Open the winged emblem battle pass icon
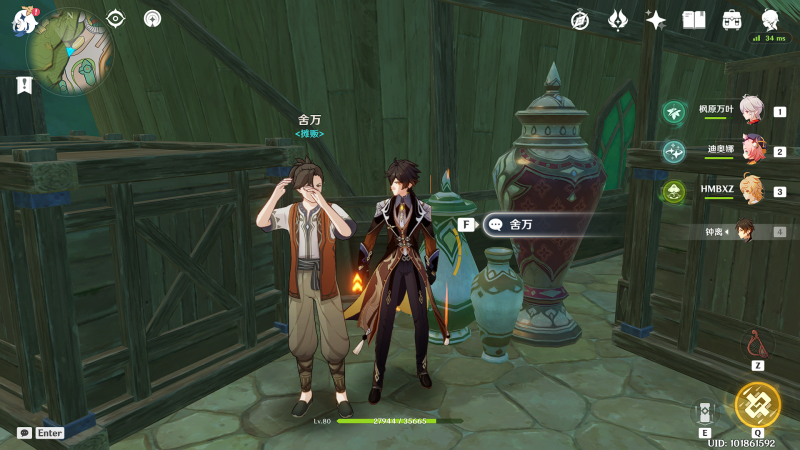Viewport: 800px width, 450px height. (618, 20)
